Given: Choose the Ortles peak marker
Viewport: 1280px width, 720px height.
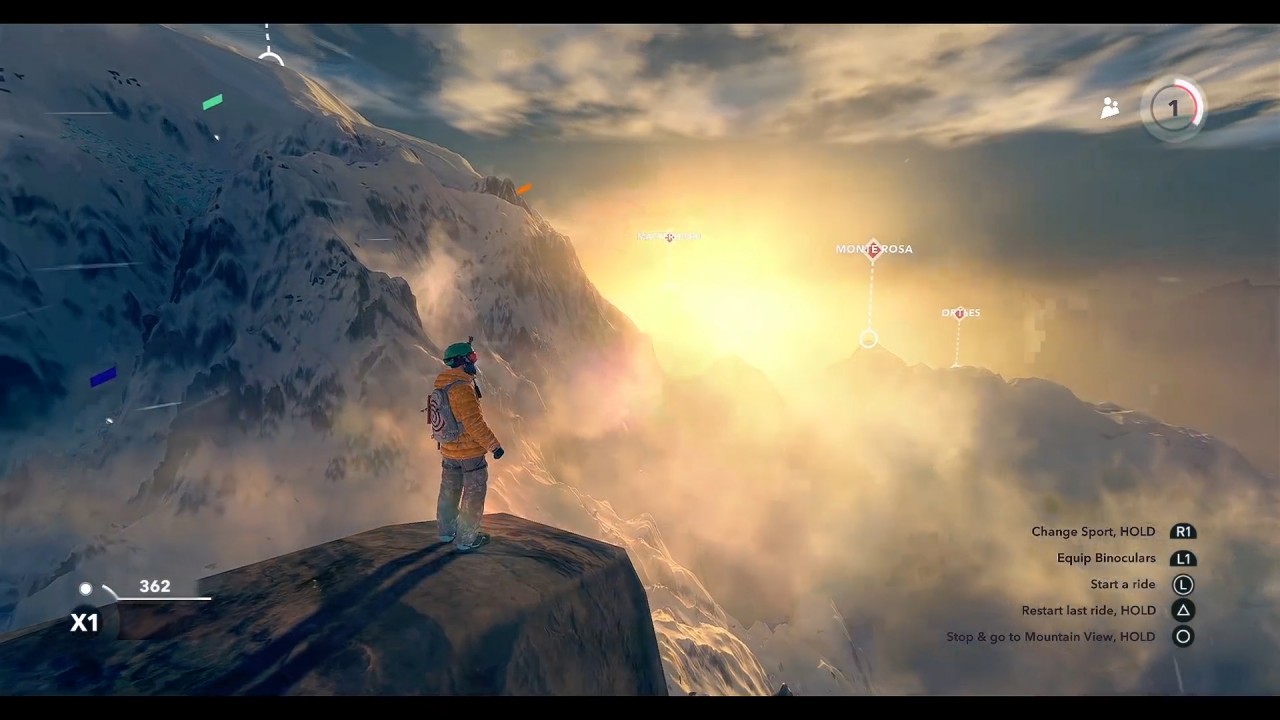Looking at the screenshot, I should tap(960, 313).
